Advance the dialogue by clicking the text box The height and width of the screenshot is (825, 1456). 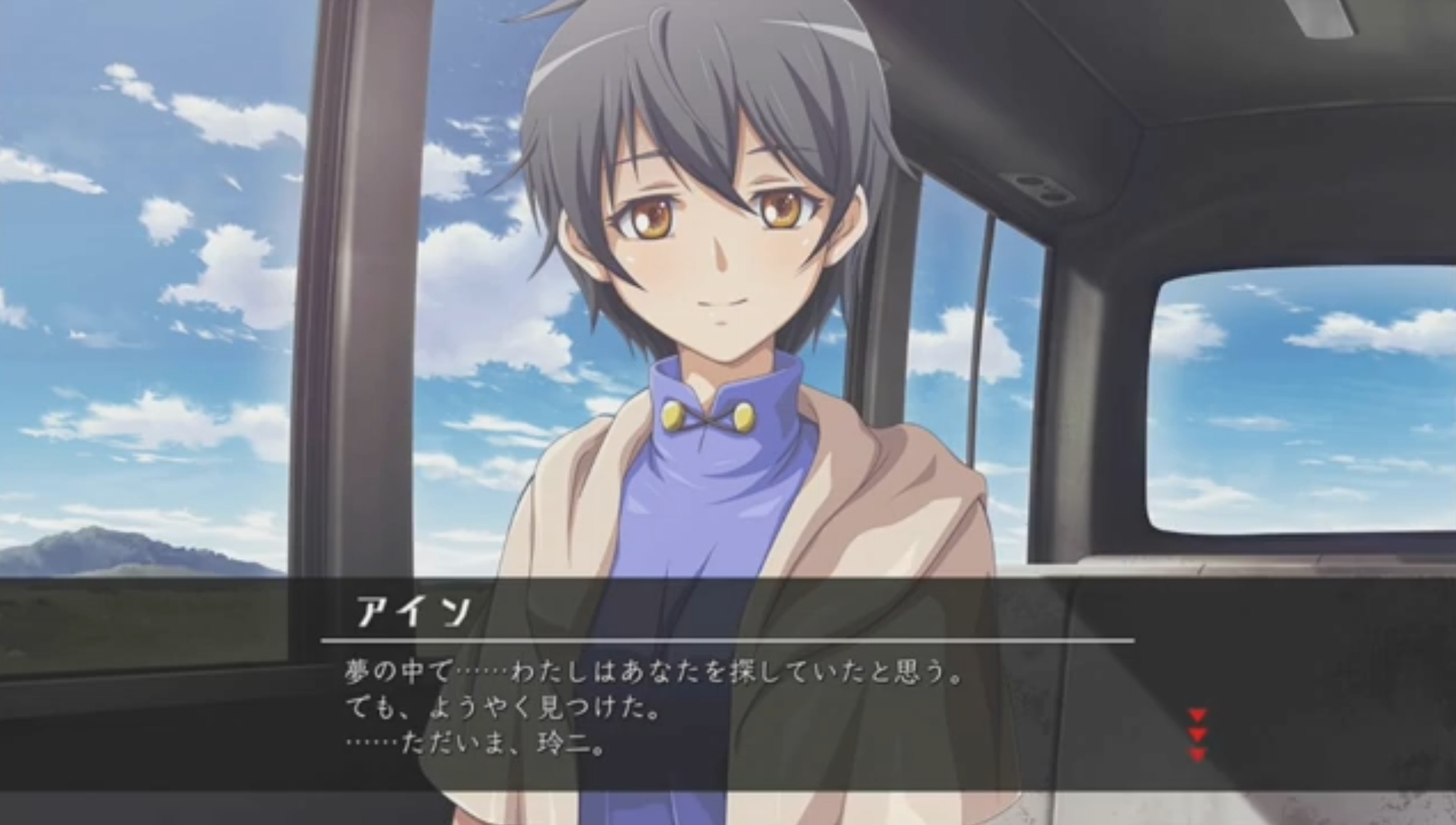(725, 710)
